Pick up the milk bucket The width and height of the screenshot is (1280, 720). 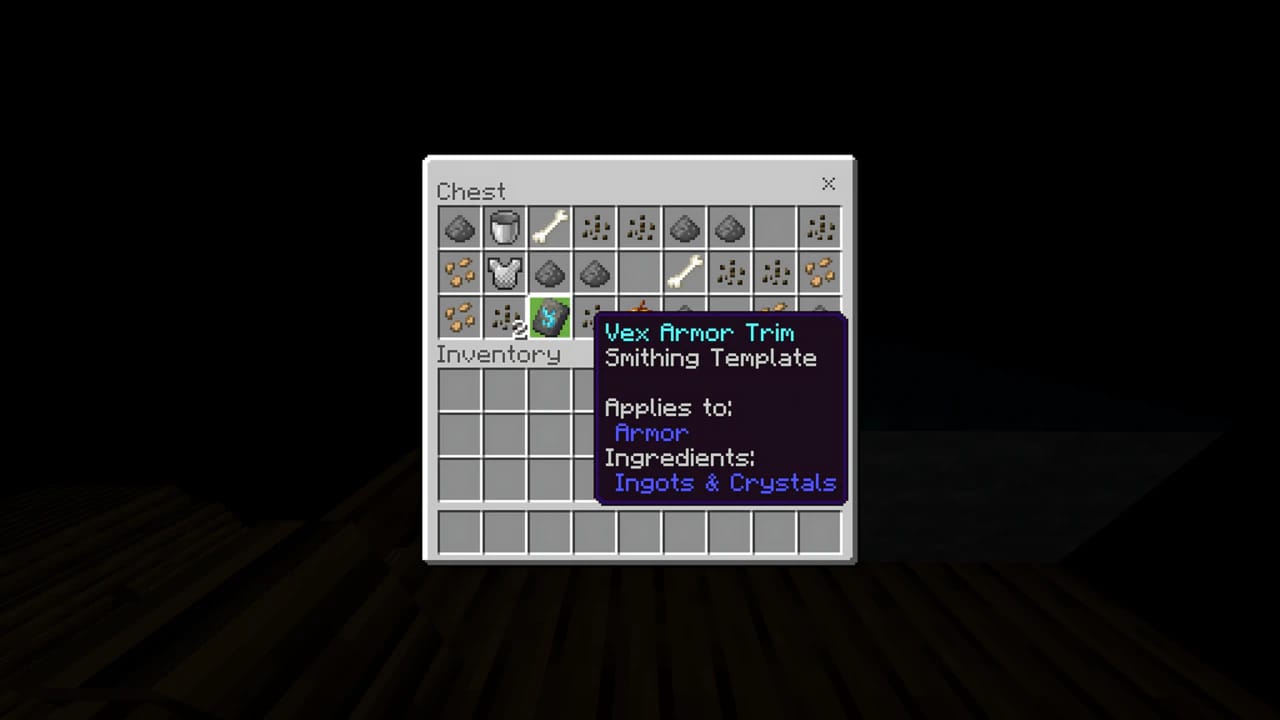pos(504,228)
